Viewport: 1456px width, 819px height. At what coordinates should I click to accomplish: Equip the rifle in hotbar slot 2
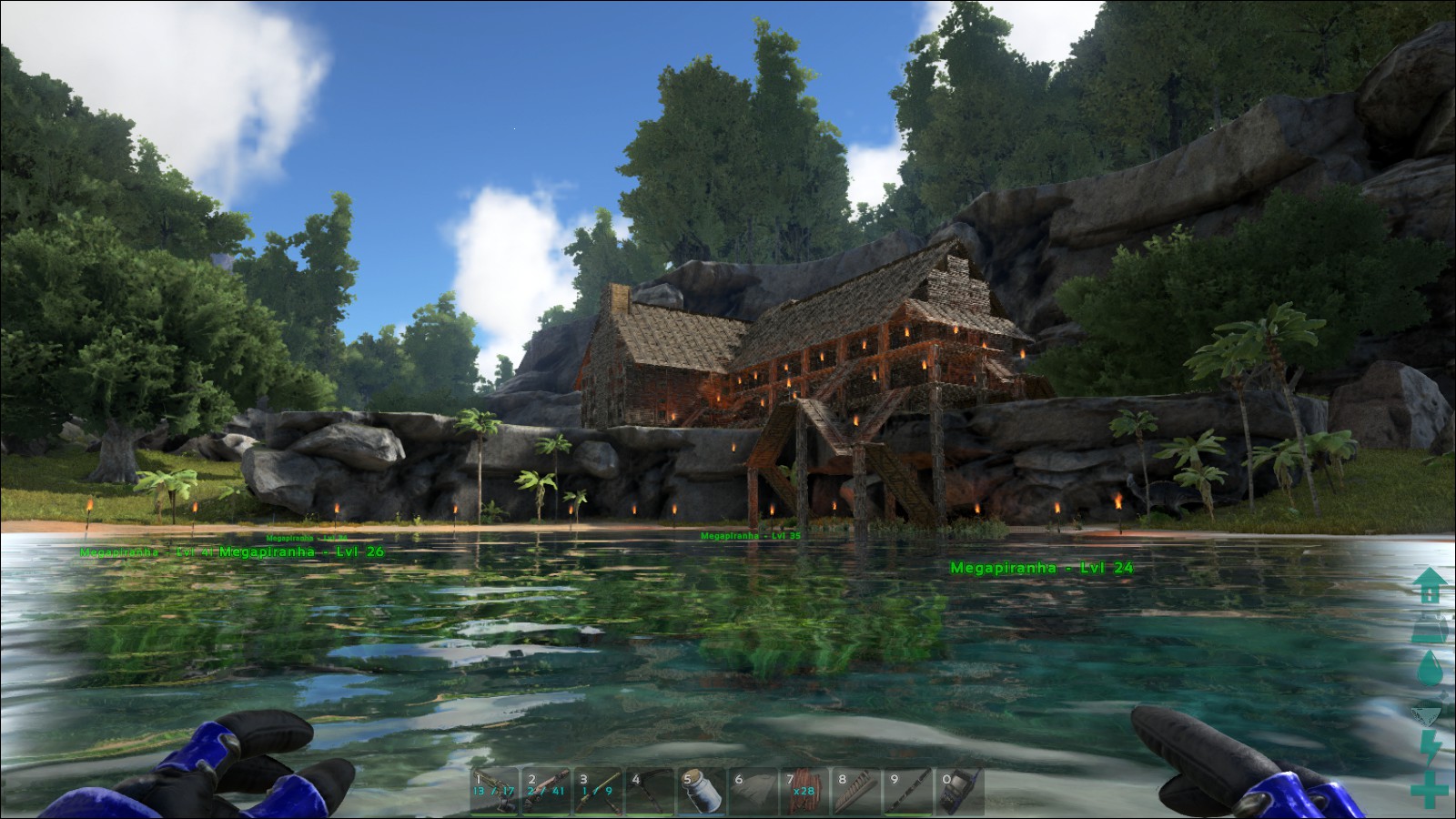coord(546,792)
